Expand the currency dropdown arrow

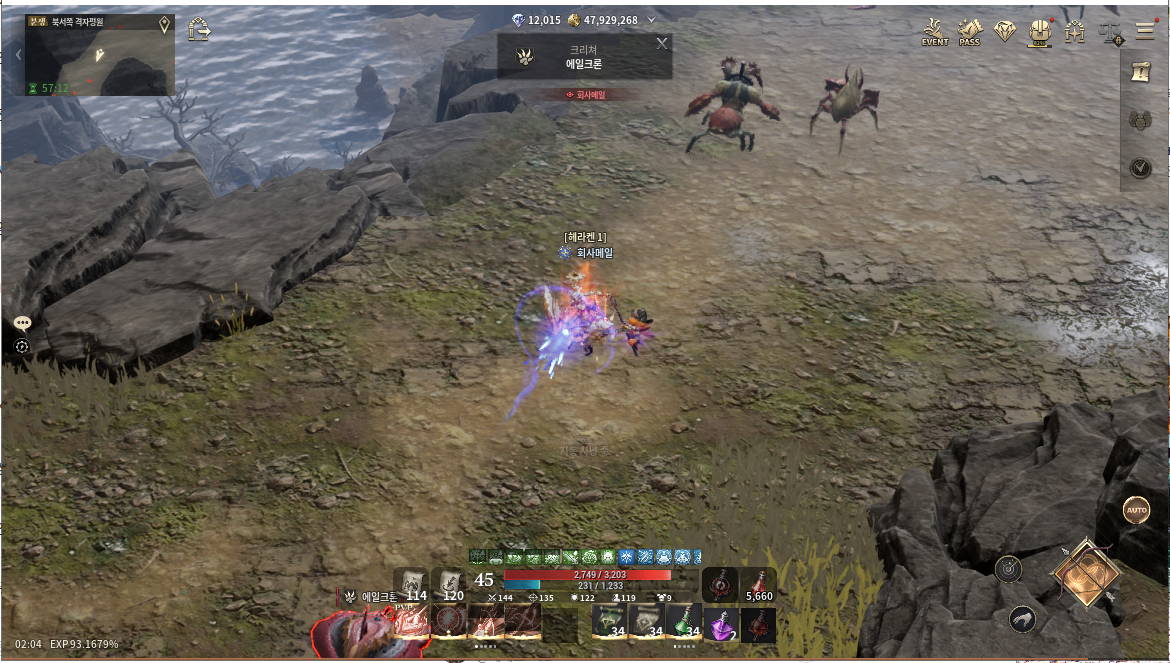click(652, 20)
